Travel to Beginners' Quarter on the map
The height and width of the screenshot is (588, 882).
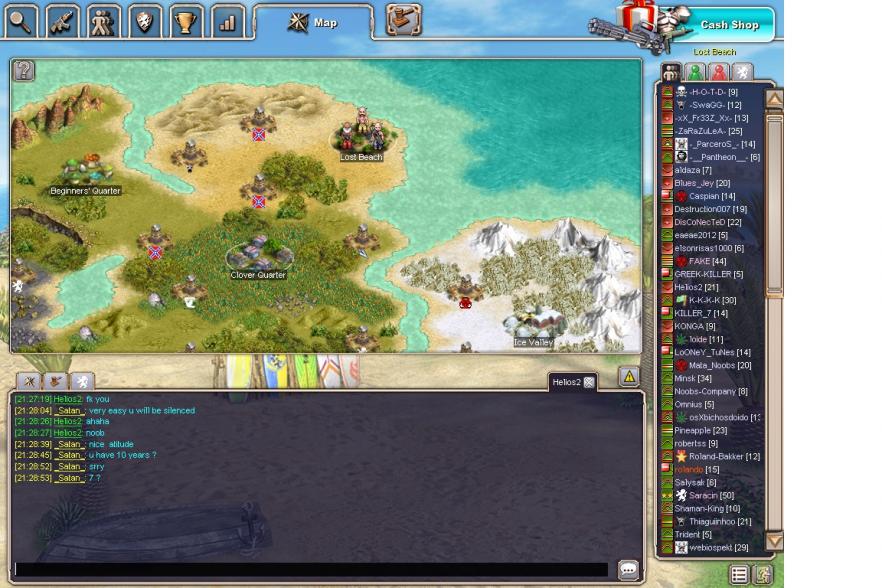(x=85, y=175)
